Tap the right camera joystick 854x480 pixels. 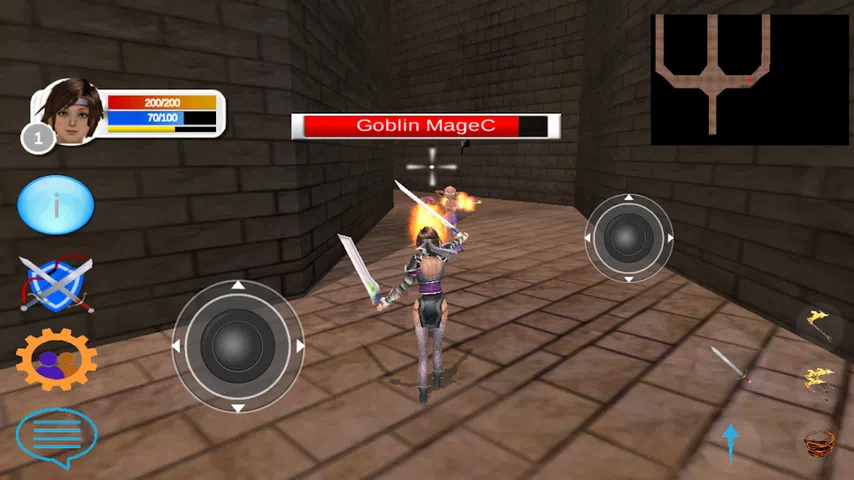(629, 237)
